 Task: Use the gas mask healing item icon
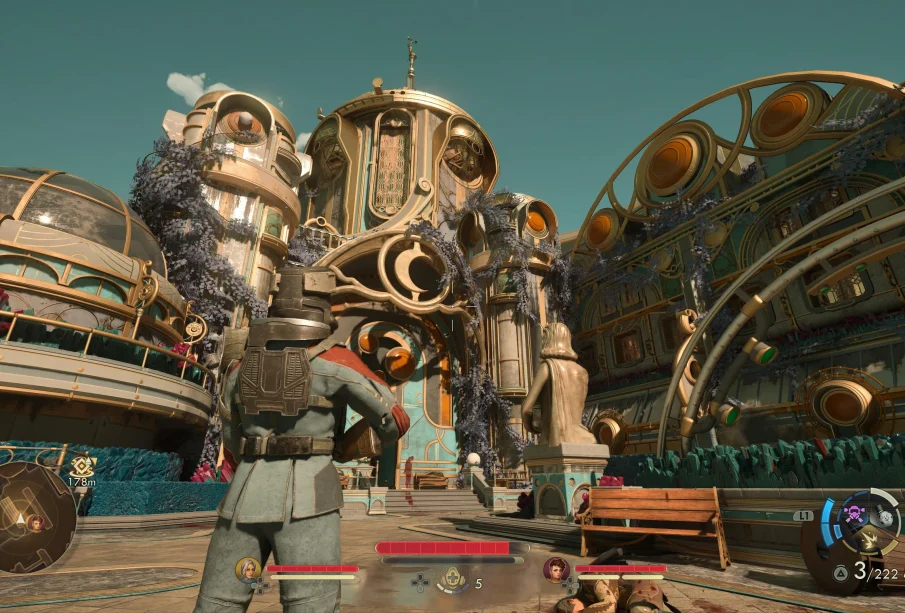coord(453,579)
